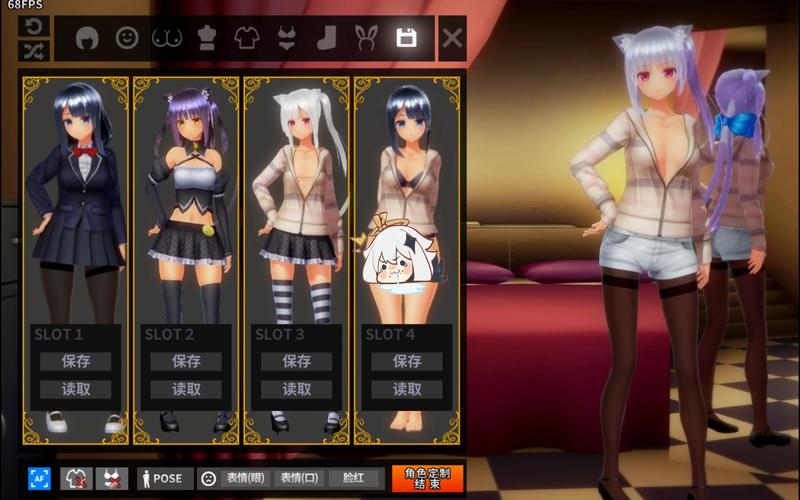800x500 pixels.
Task: Toggle the 脸红 blush button
Action: point(353,478)
